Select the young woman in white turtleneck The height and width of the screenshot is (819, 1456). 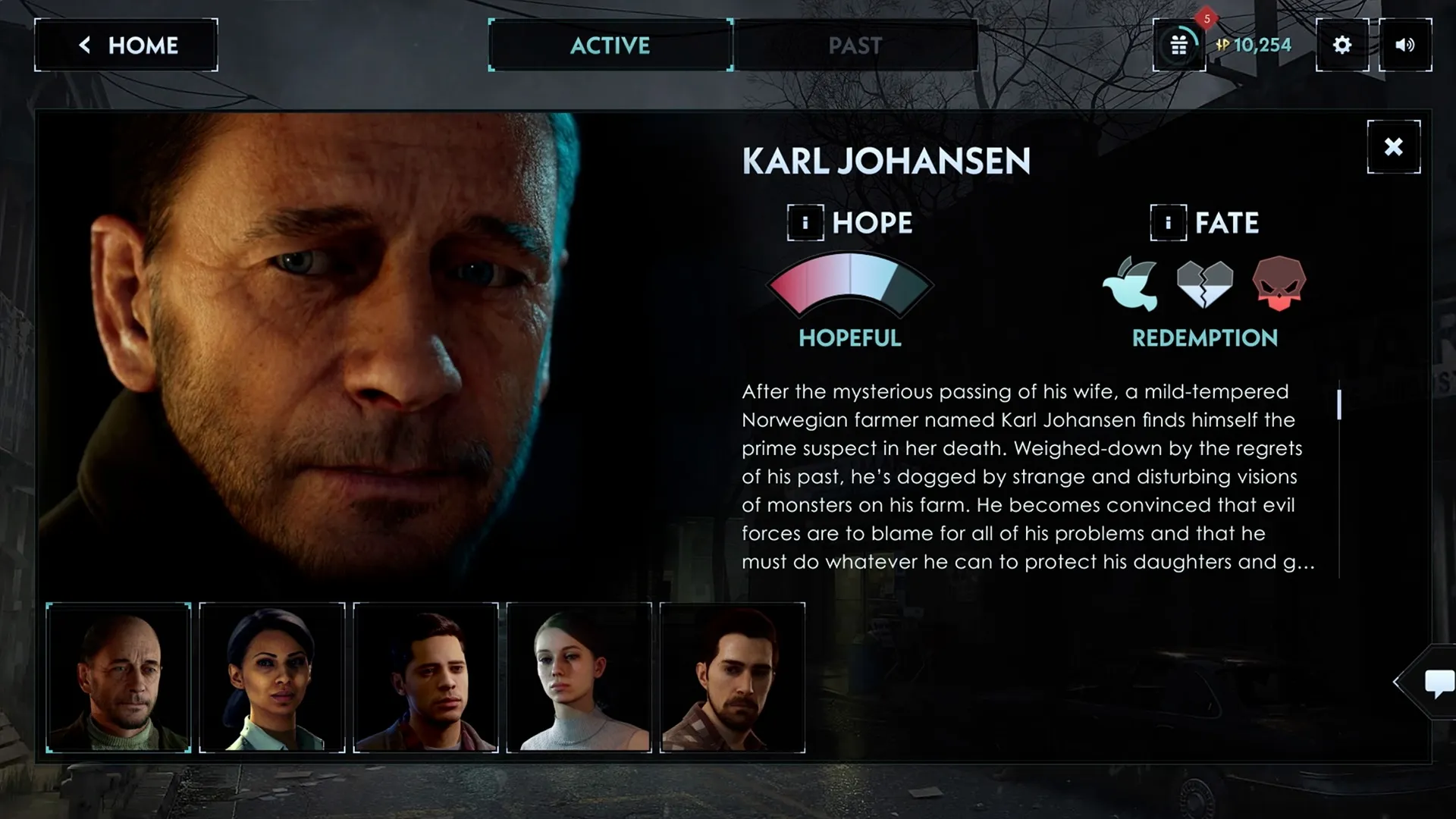[579, 677]
